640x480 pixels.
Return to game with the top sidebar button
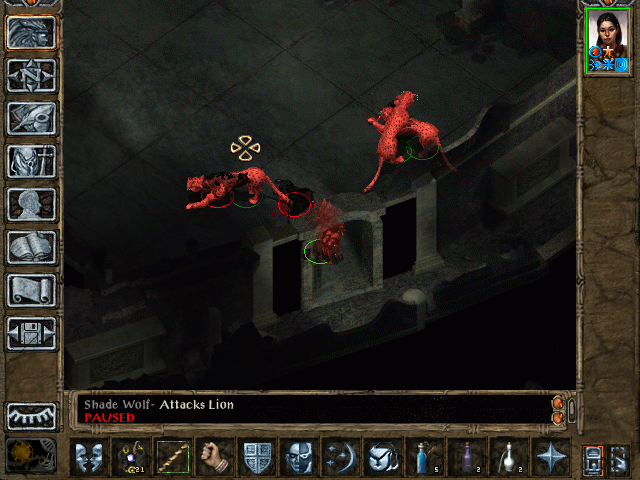pos(32,32)
